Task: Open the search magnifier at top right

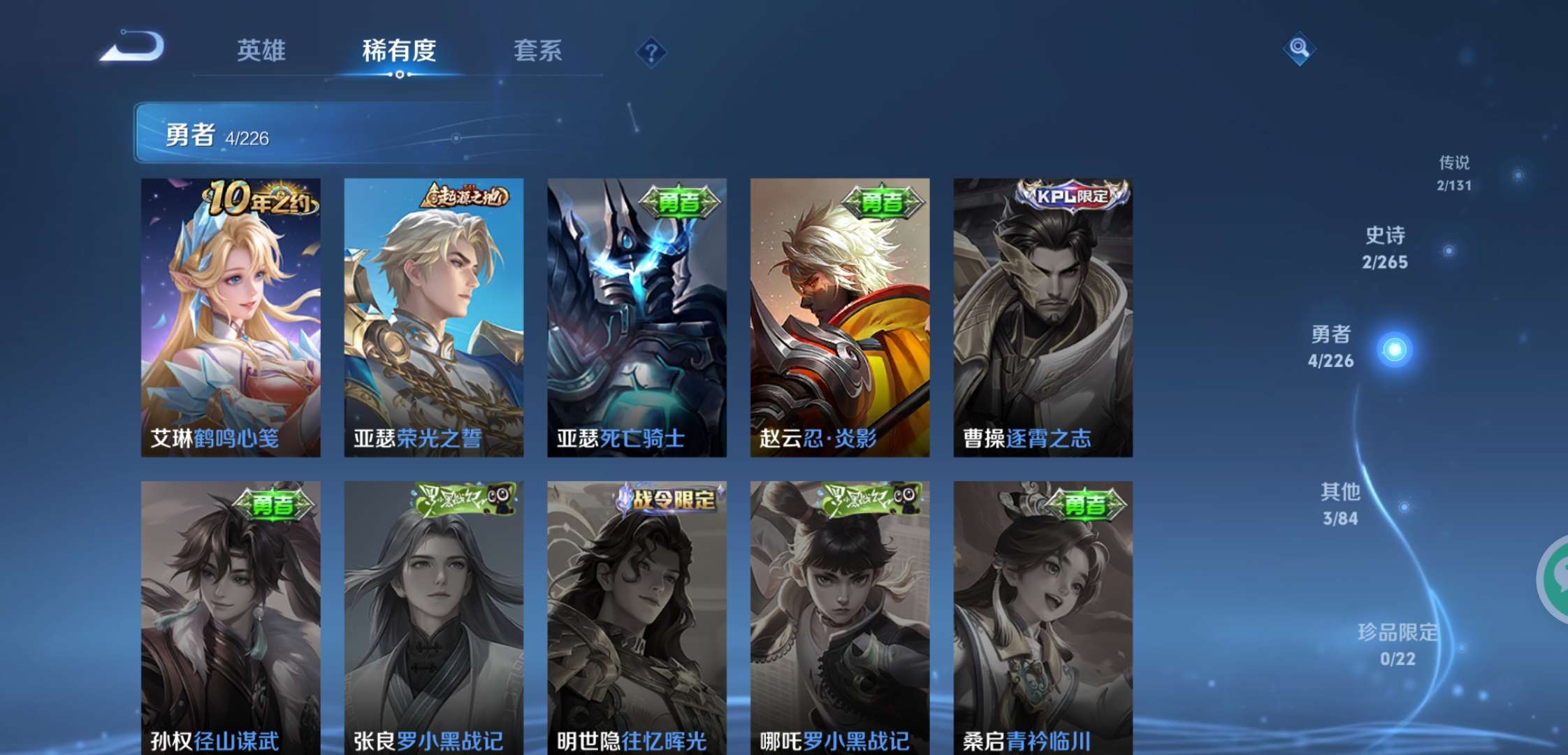Action: pyautogui.click(x=1298, y=49)
